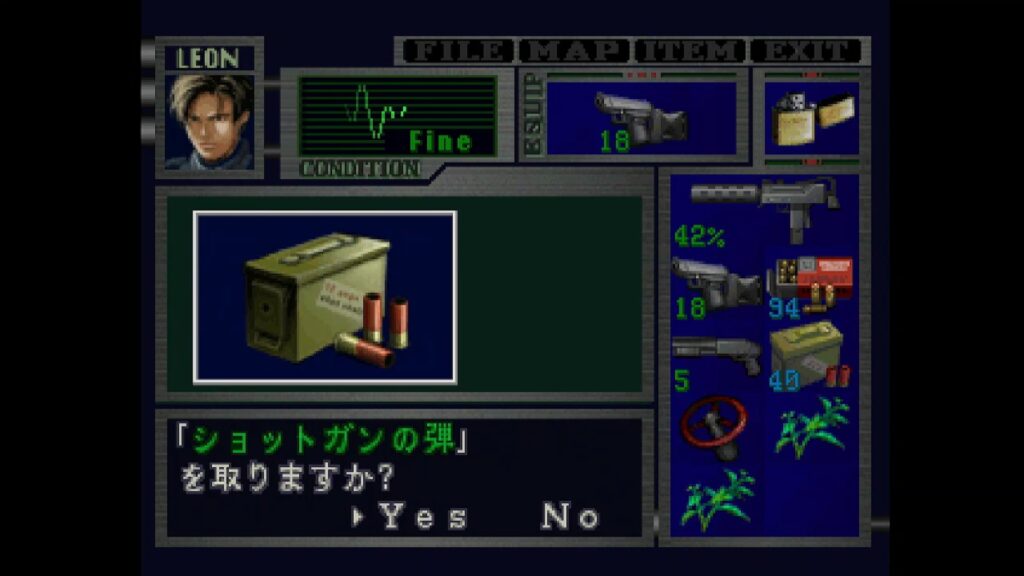Open the FILE menu
1024x576 pixels.
tap(457, 51)
